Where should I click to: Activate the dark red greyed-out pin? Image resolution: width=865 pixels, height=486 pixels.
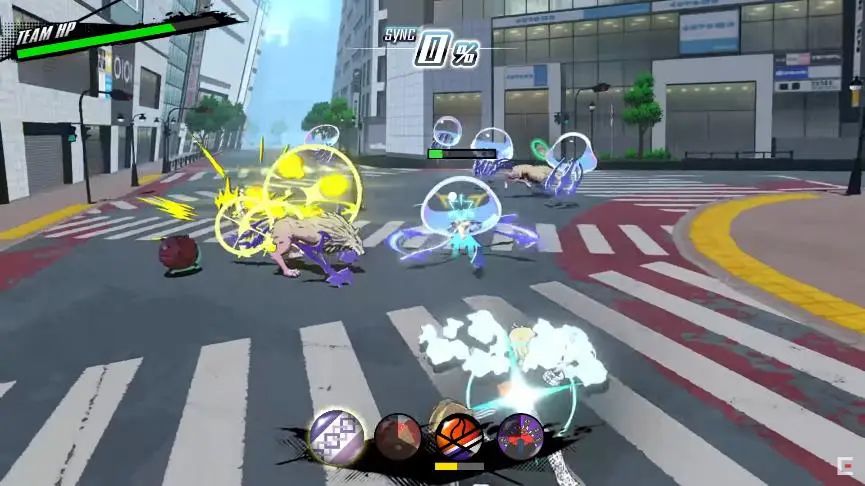[397, 435]
